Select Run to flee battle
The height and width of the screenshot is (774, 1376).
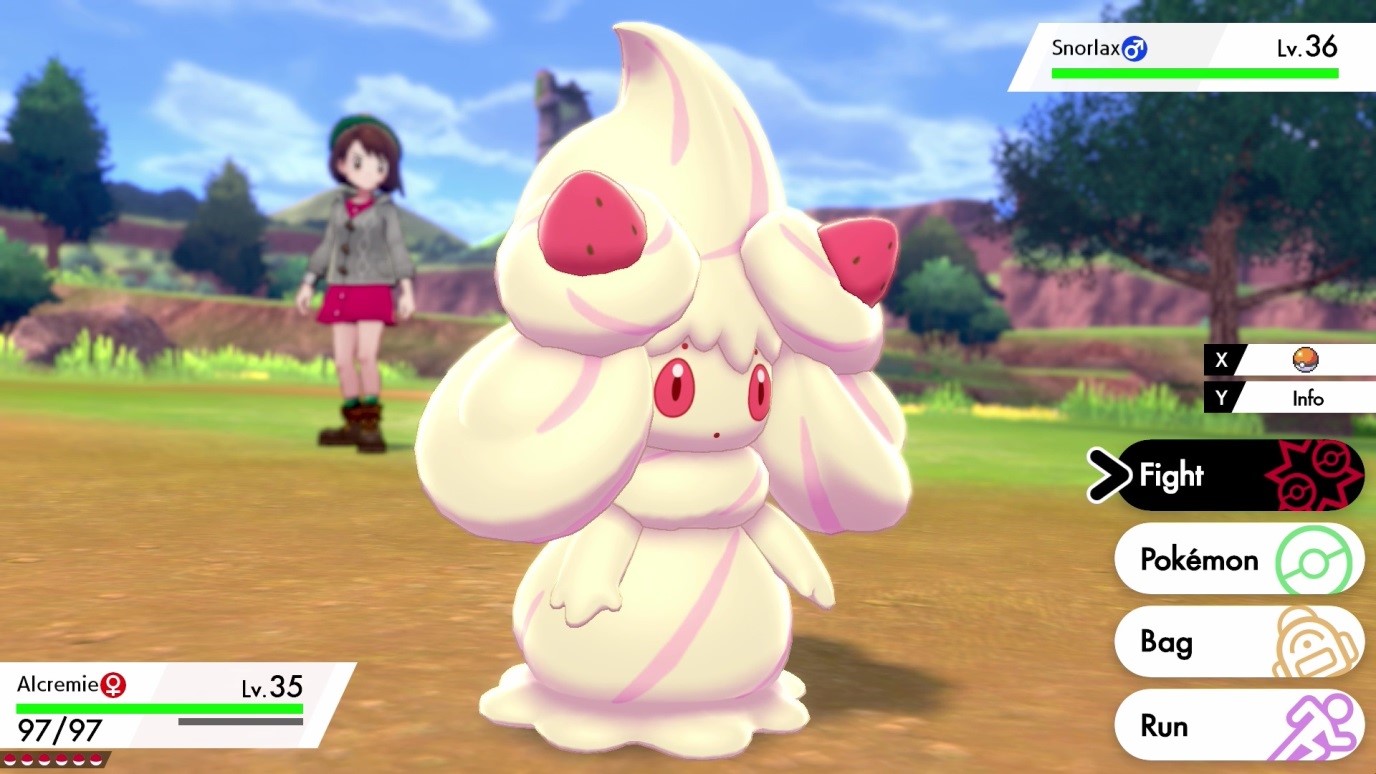click(1165, 725)
